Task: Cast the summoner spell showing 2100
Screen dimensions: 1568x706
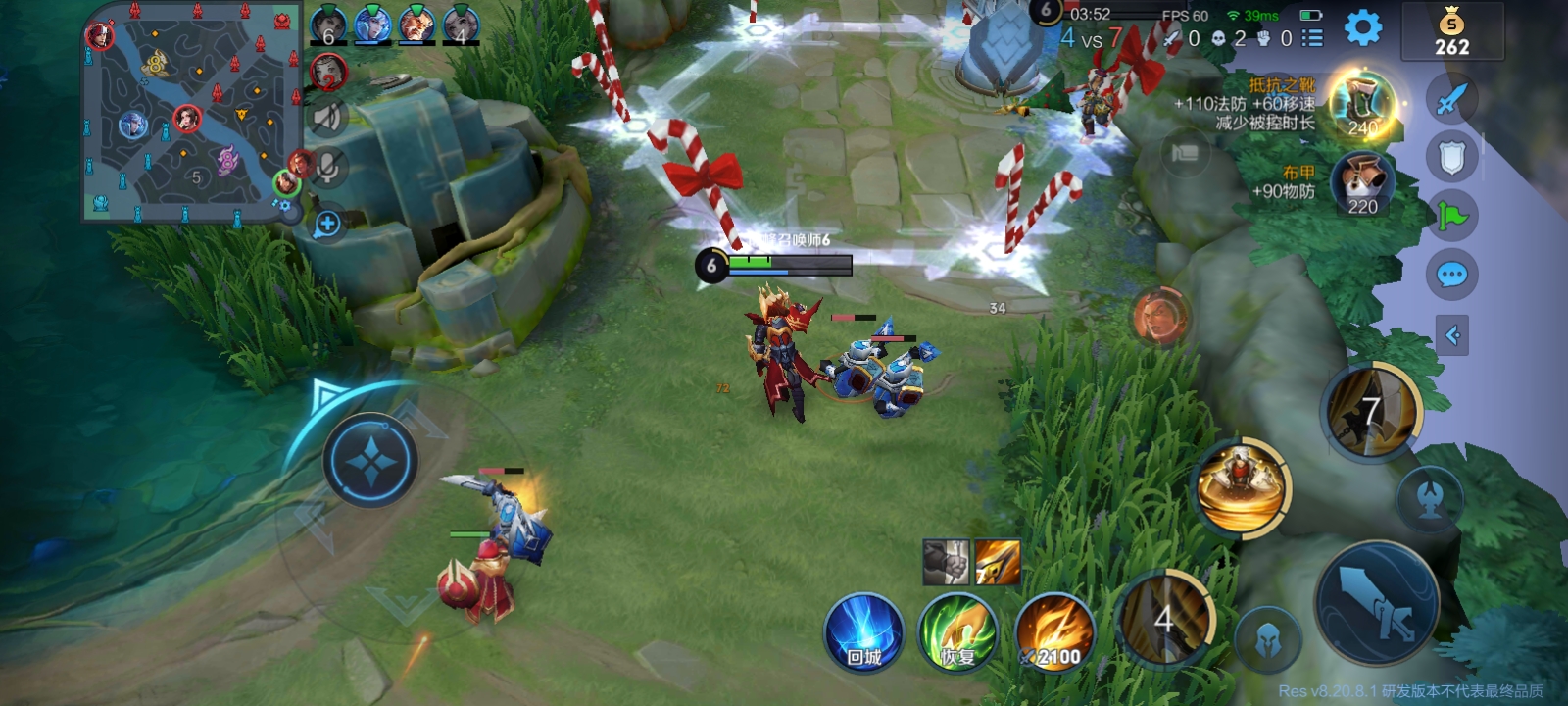Action: pyautogui.click(x=1053, y=632)
